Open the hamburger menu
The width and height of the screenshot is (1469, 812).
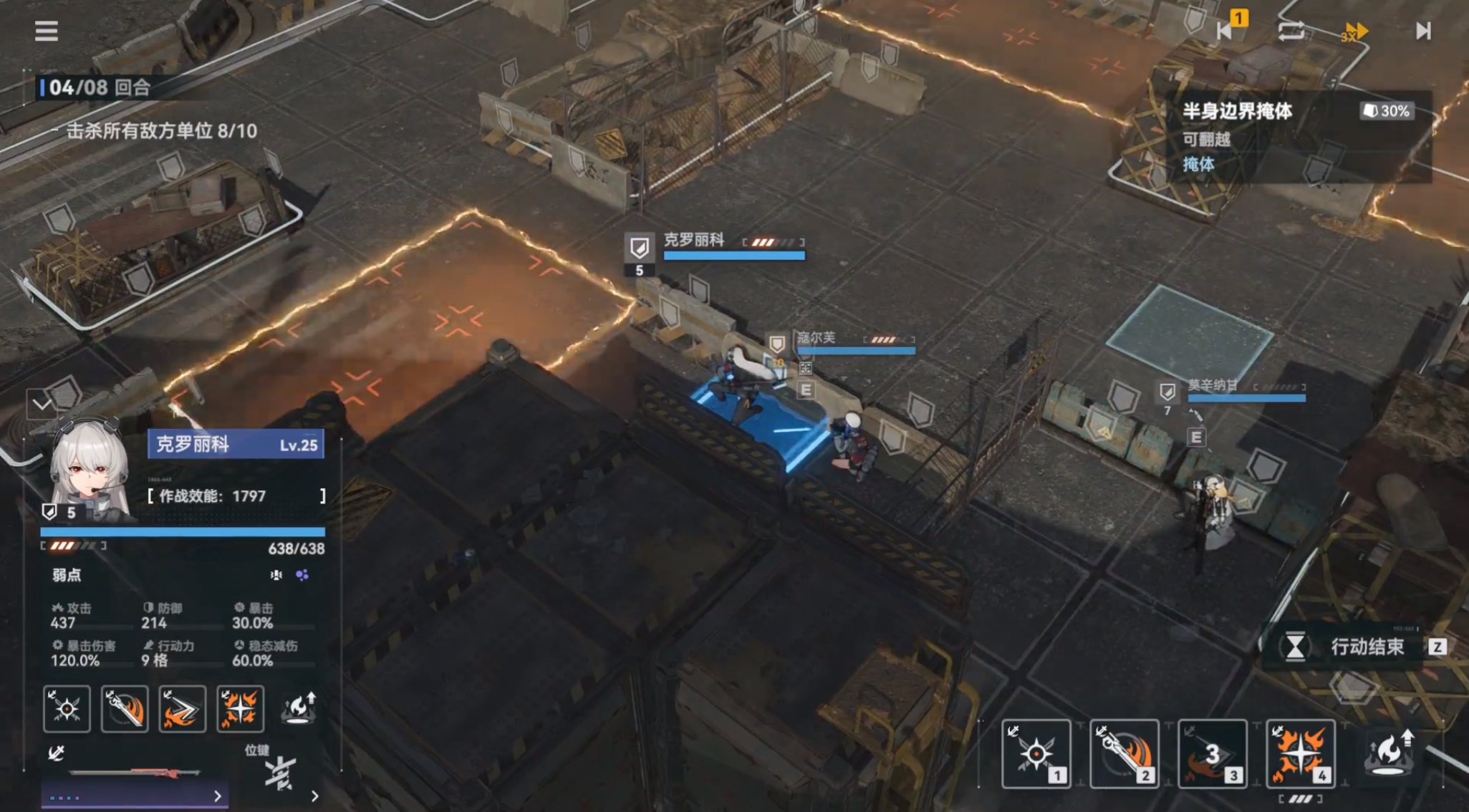click(x=47, y=31)
